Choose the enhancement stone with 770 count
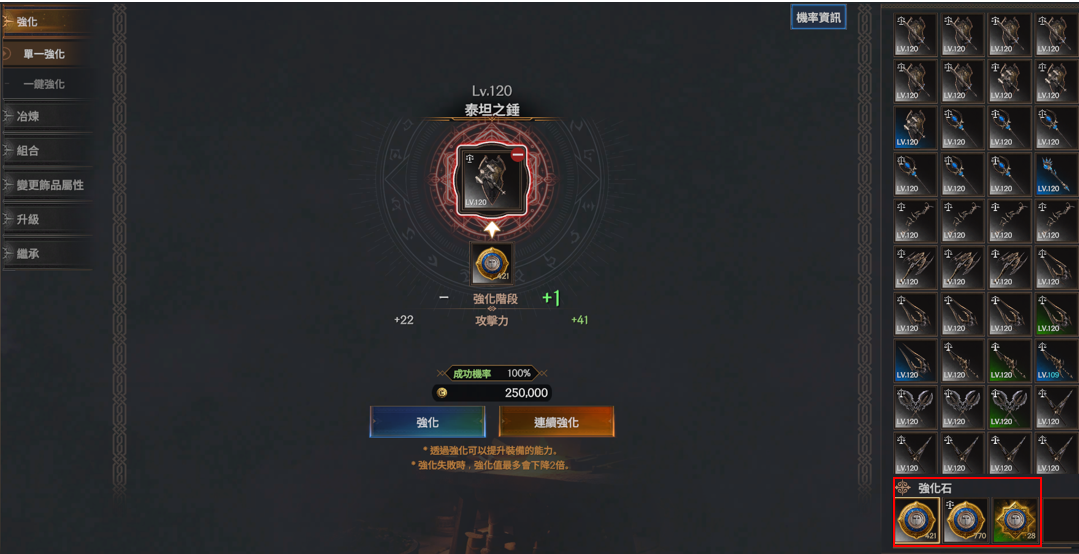1079x554 pixels. 965,521
